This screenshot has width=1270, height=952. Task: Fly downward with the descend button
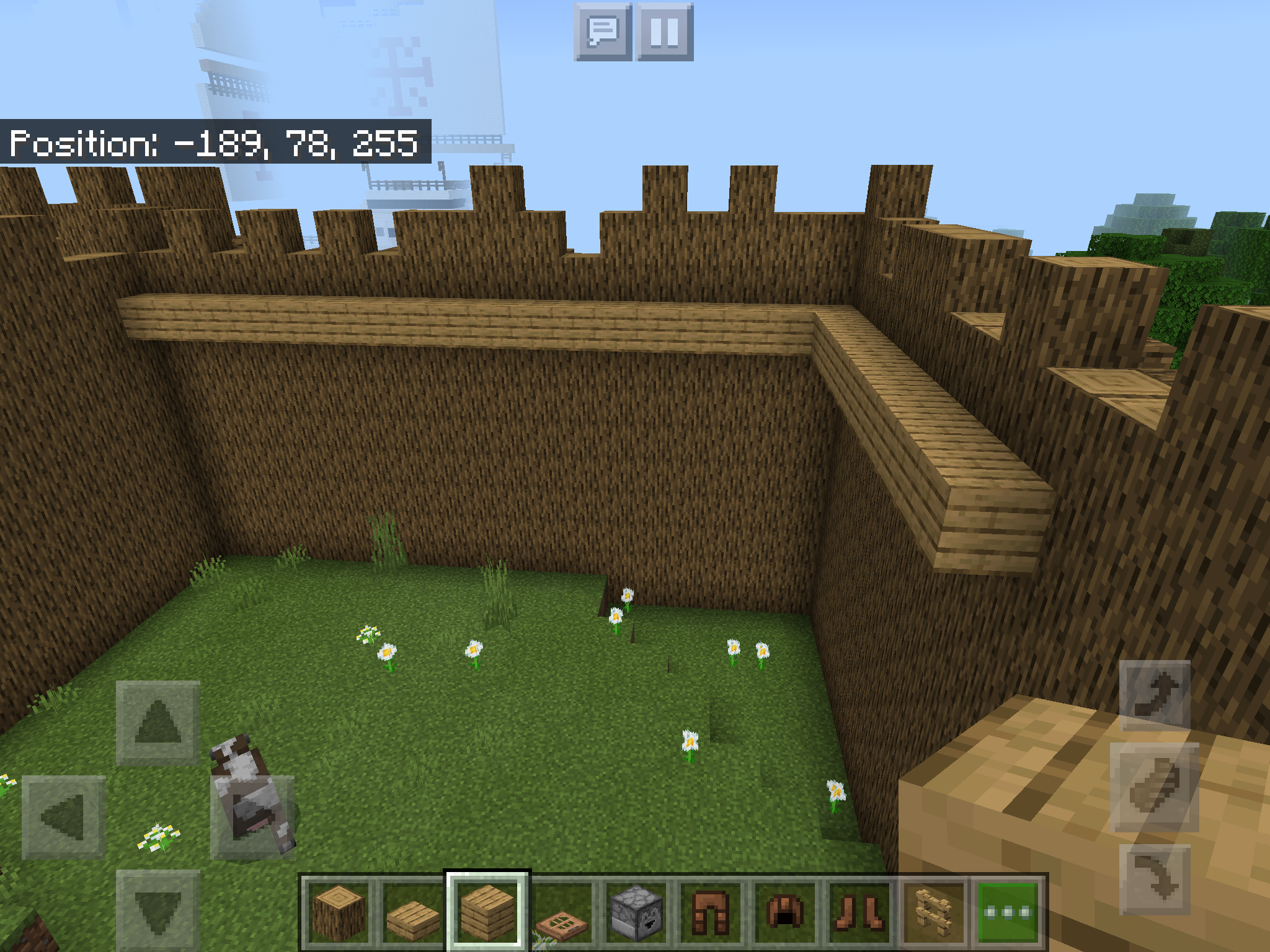[1155, 879]
